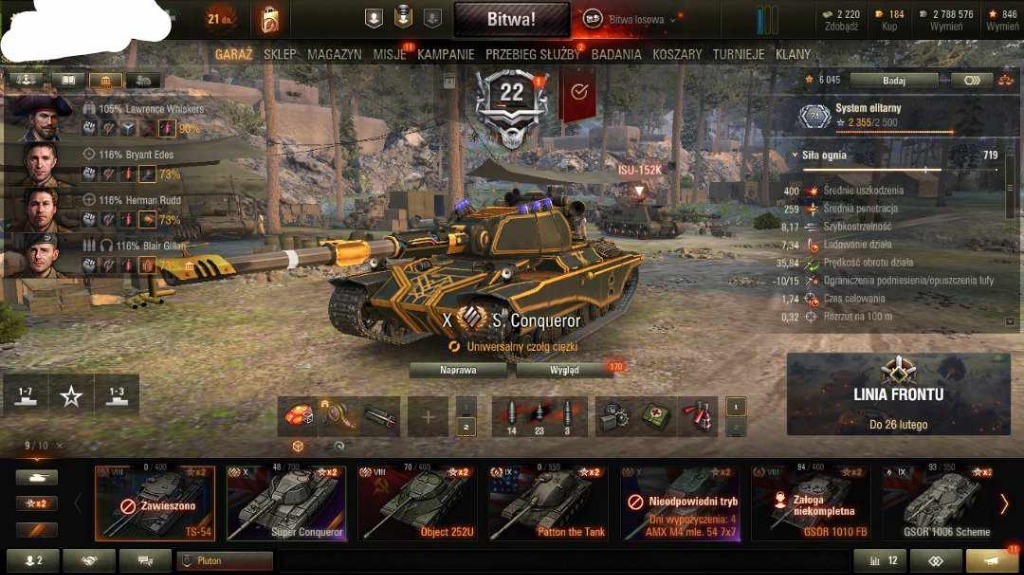1024x575 pixels.
Task: Open the Wygląd appearance button
Action: tap(564, 369)
